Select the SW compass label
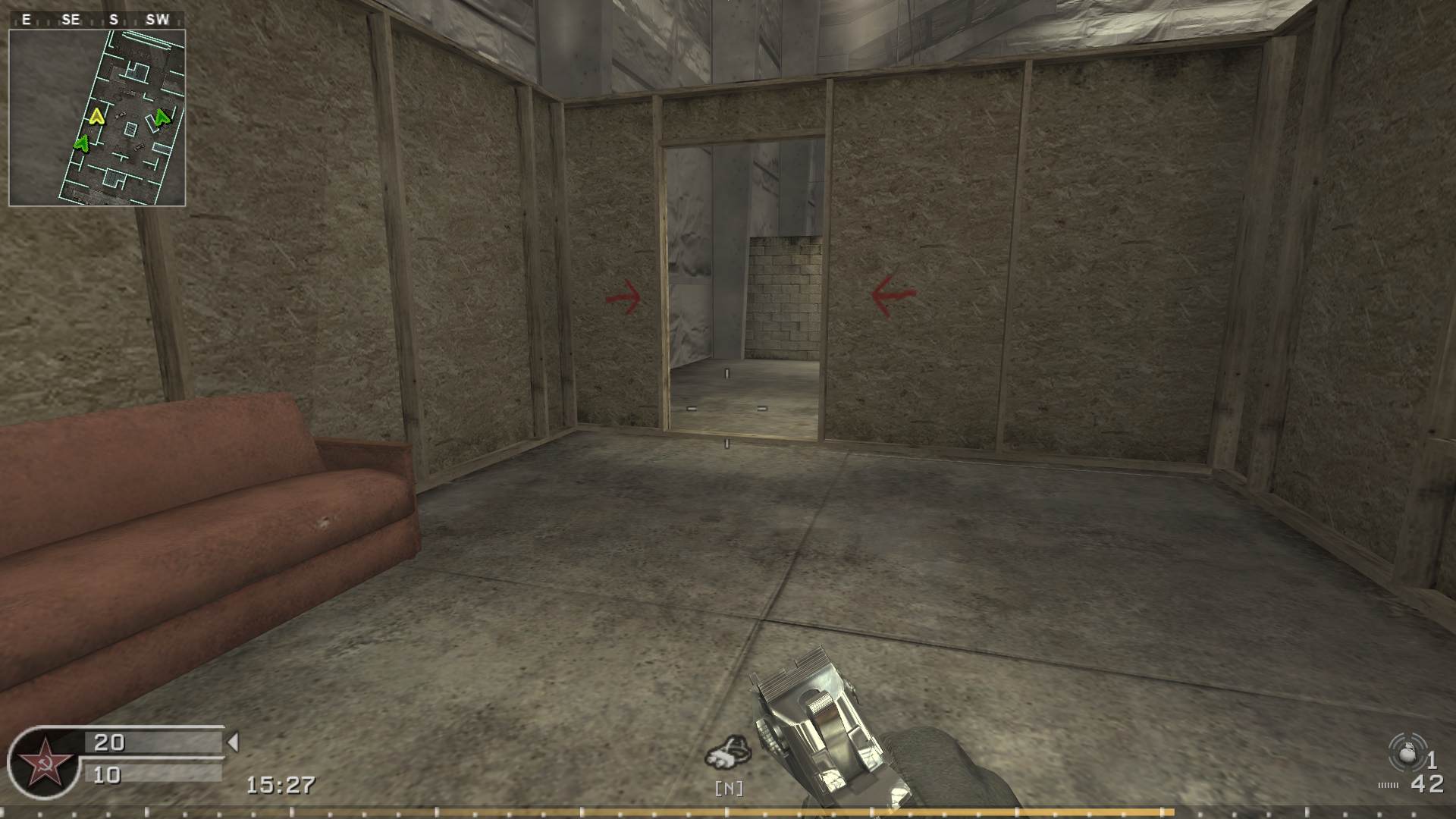The width and height of the screenshot is (1456, 819). point(158,20)
